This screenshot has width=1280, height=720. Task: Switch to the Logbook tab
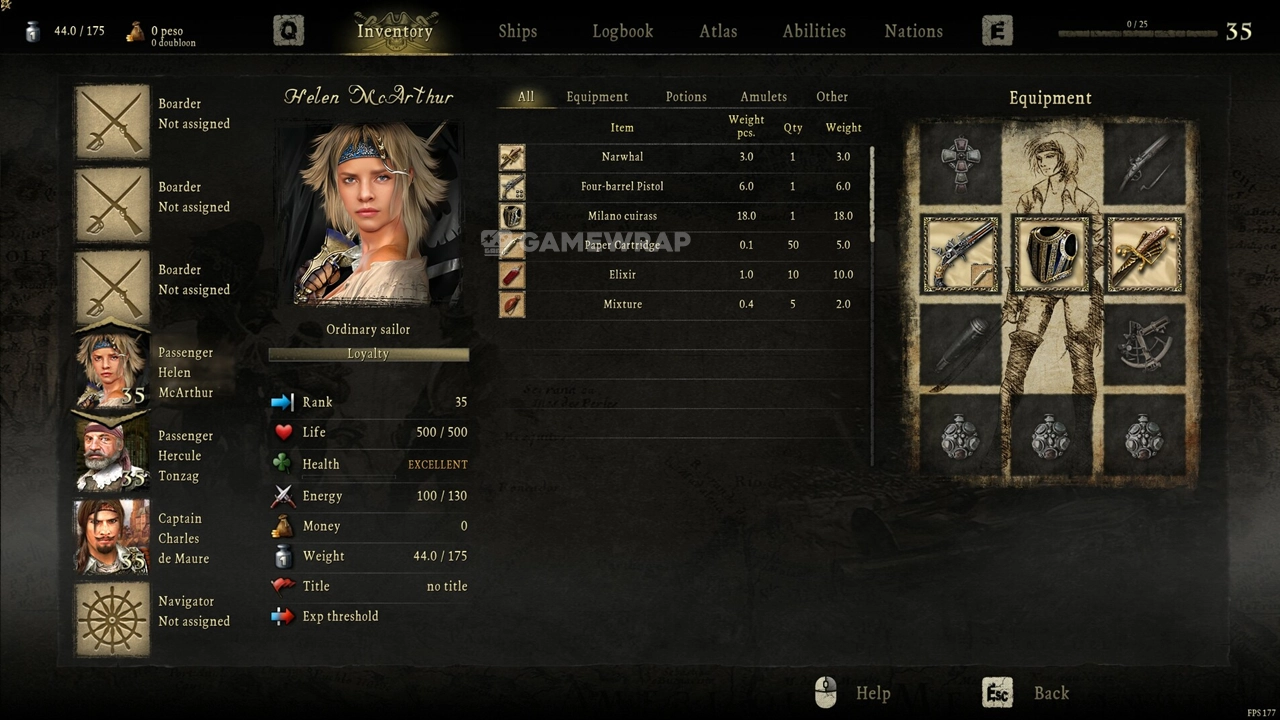click(622, 31)
